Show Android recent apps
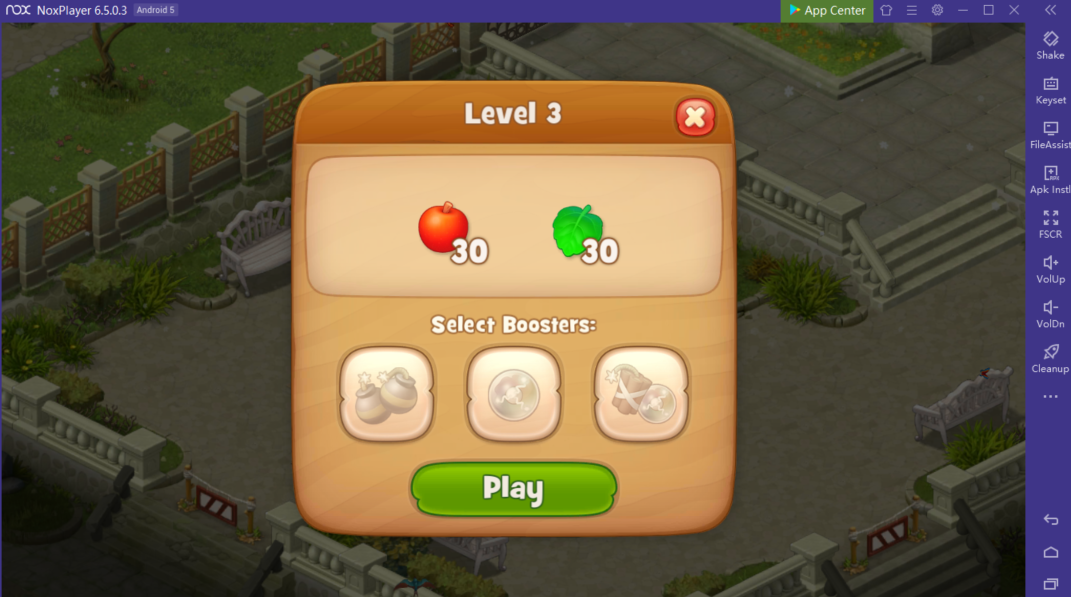 tap(1050, 584)
